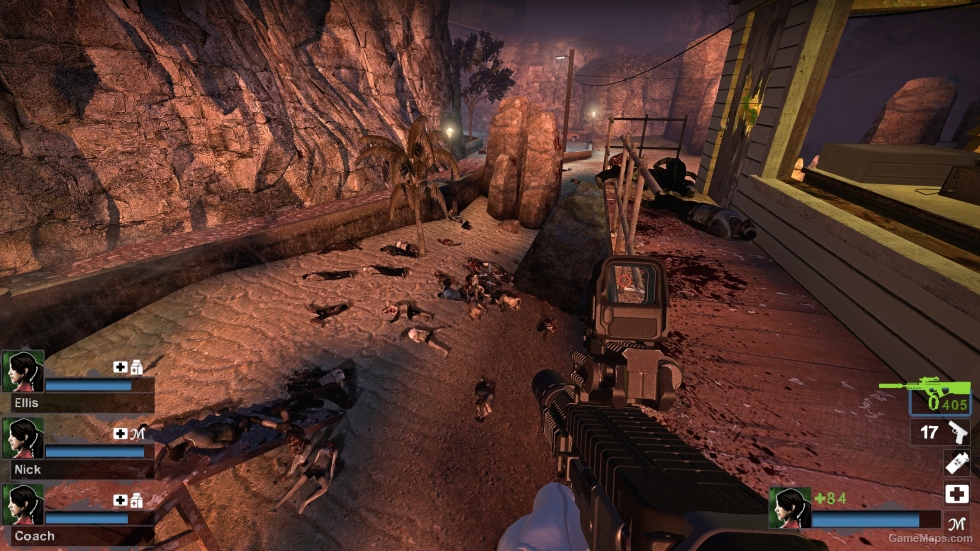The width and height of the screenshot is (980, 551).
Task: Click the cursive M icon above Nick's bar
Action: (x=138, y=433)
